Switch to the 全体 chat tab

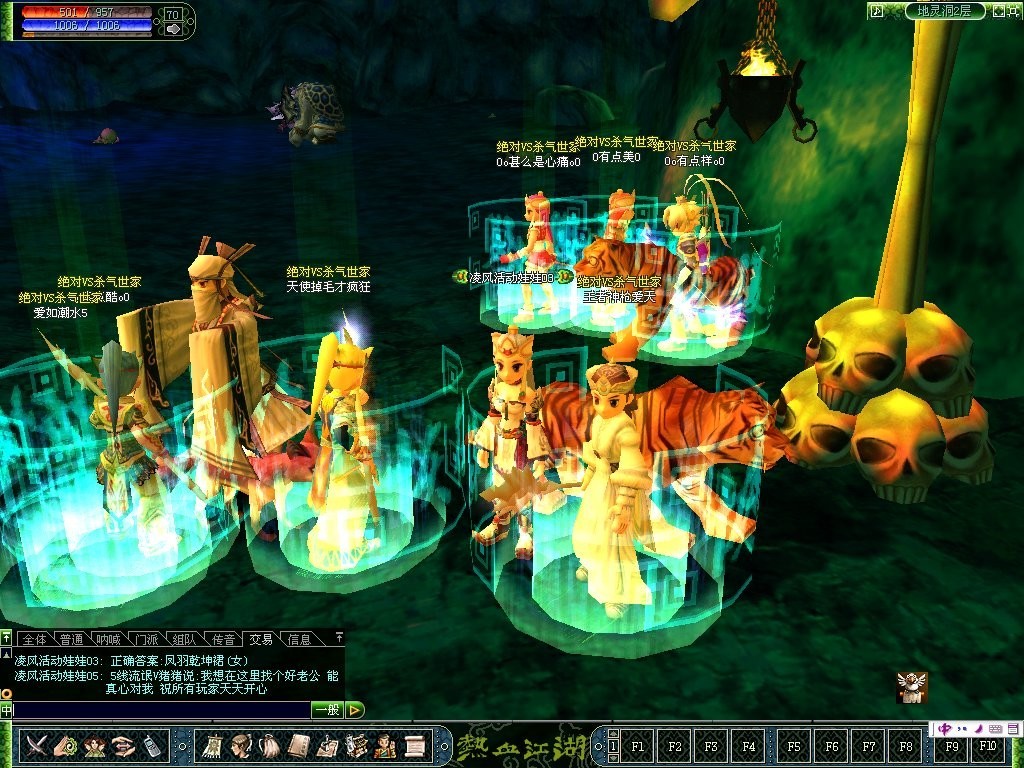click(x=34, y=639)
